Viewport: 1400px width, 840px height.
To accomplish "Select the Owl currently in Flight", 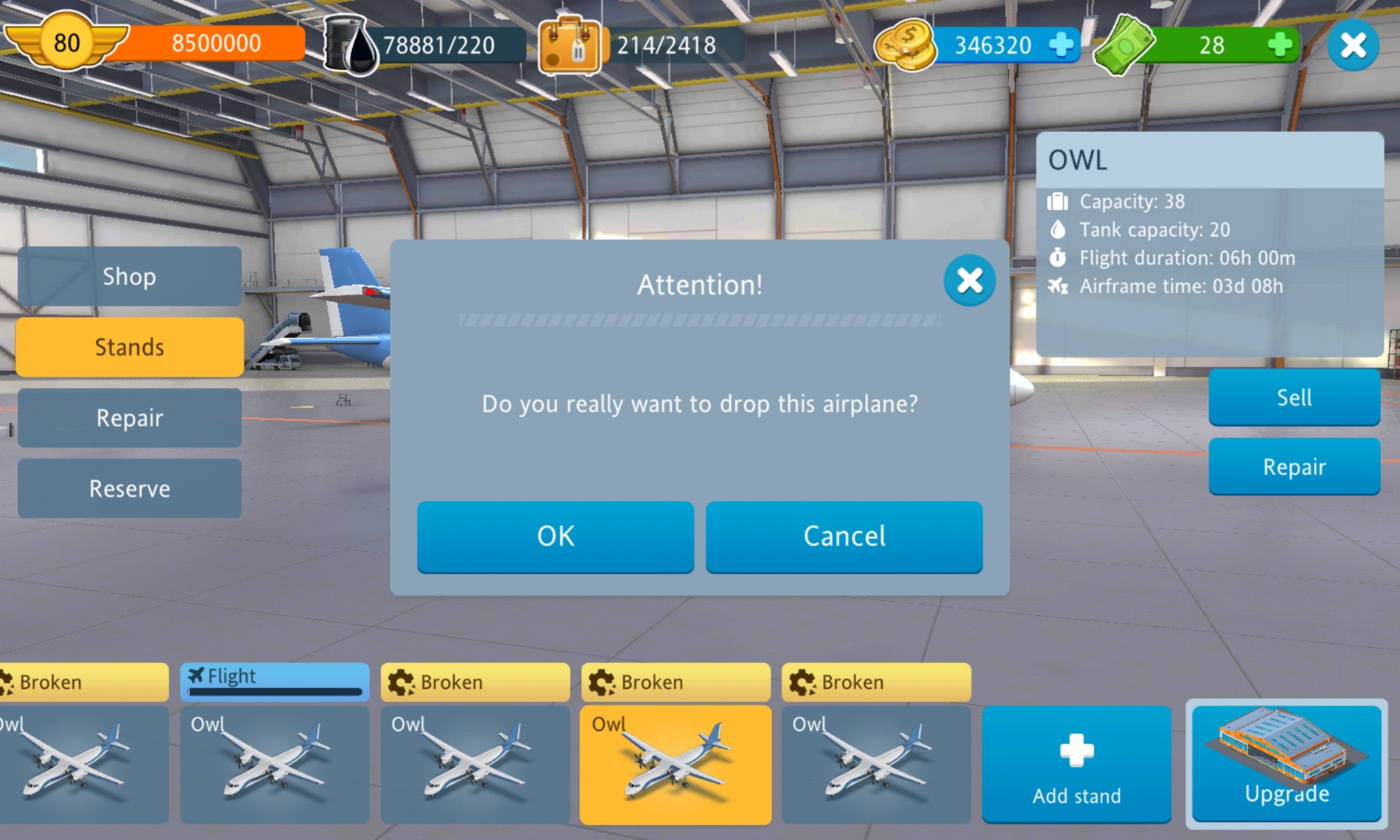I will coord(274,763).
